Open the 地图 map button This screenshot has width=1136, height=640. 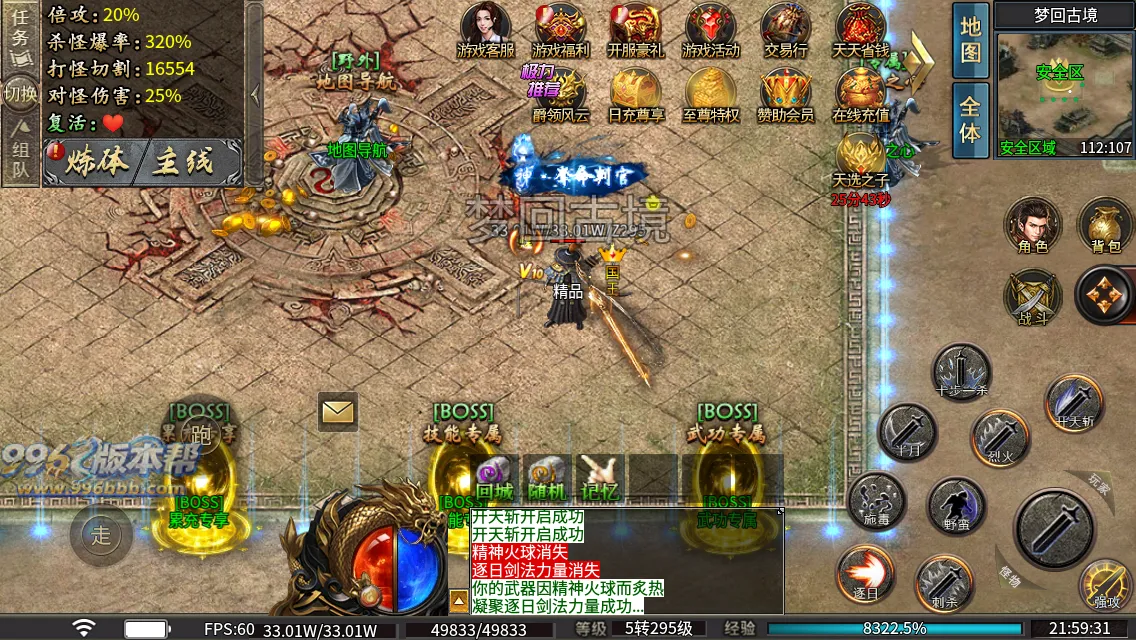click(x=970, y=40)
